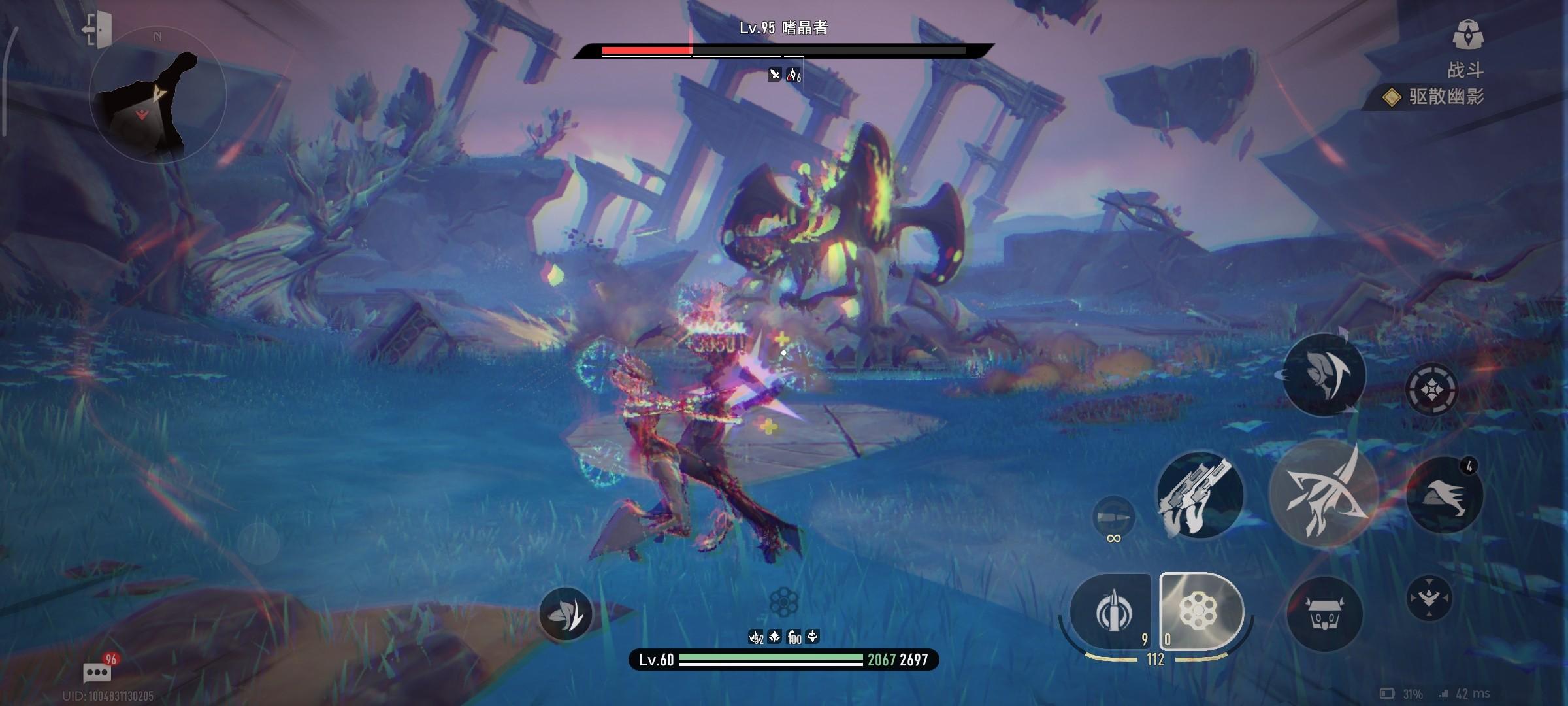
Task: Select the revolver cylinder skill slot
Action: (x=1200, y=611)
